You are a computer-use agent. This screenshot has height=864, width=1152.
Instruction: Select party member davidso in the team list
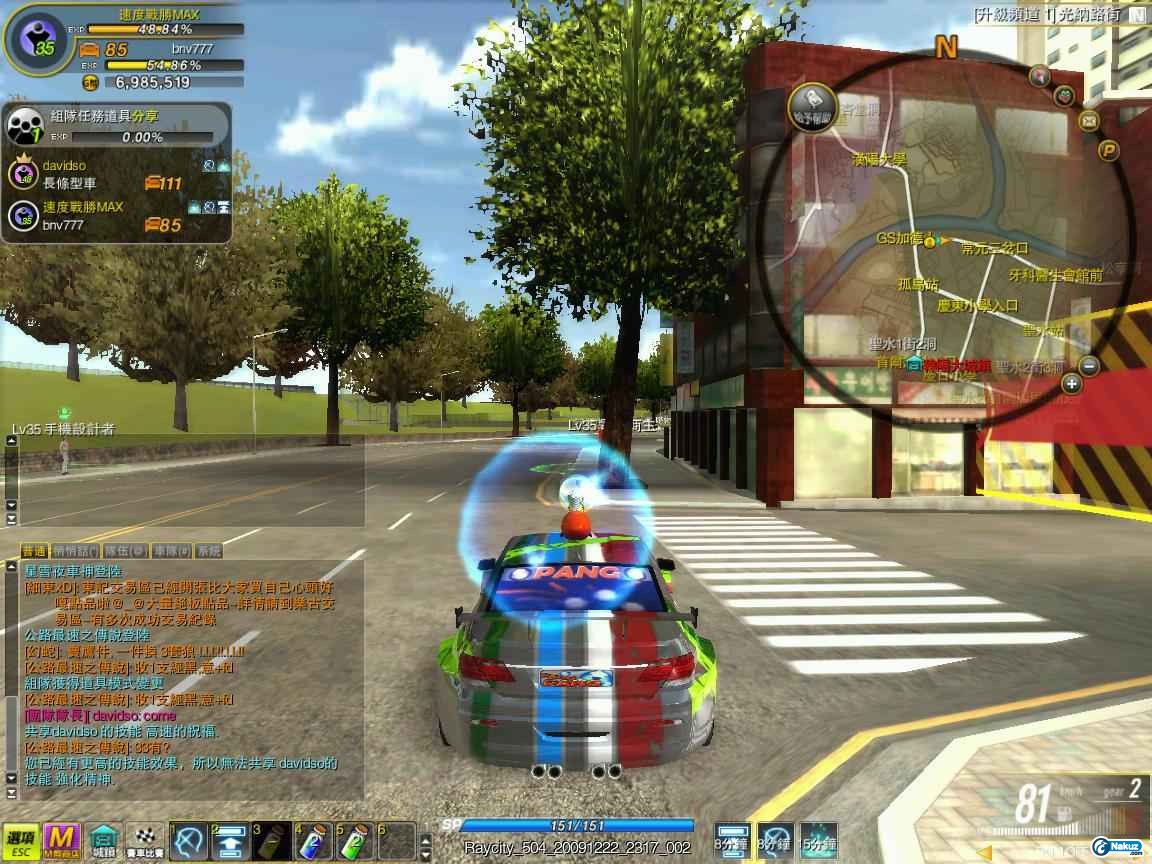click(x=66, y=165)
